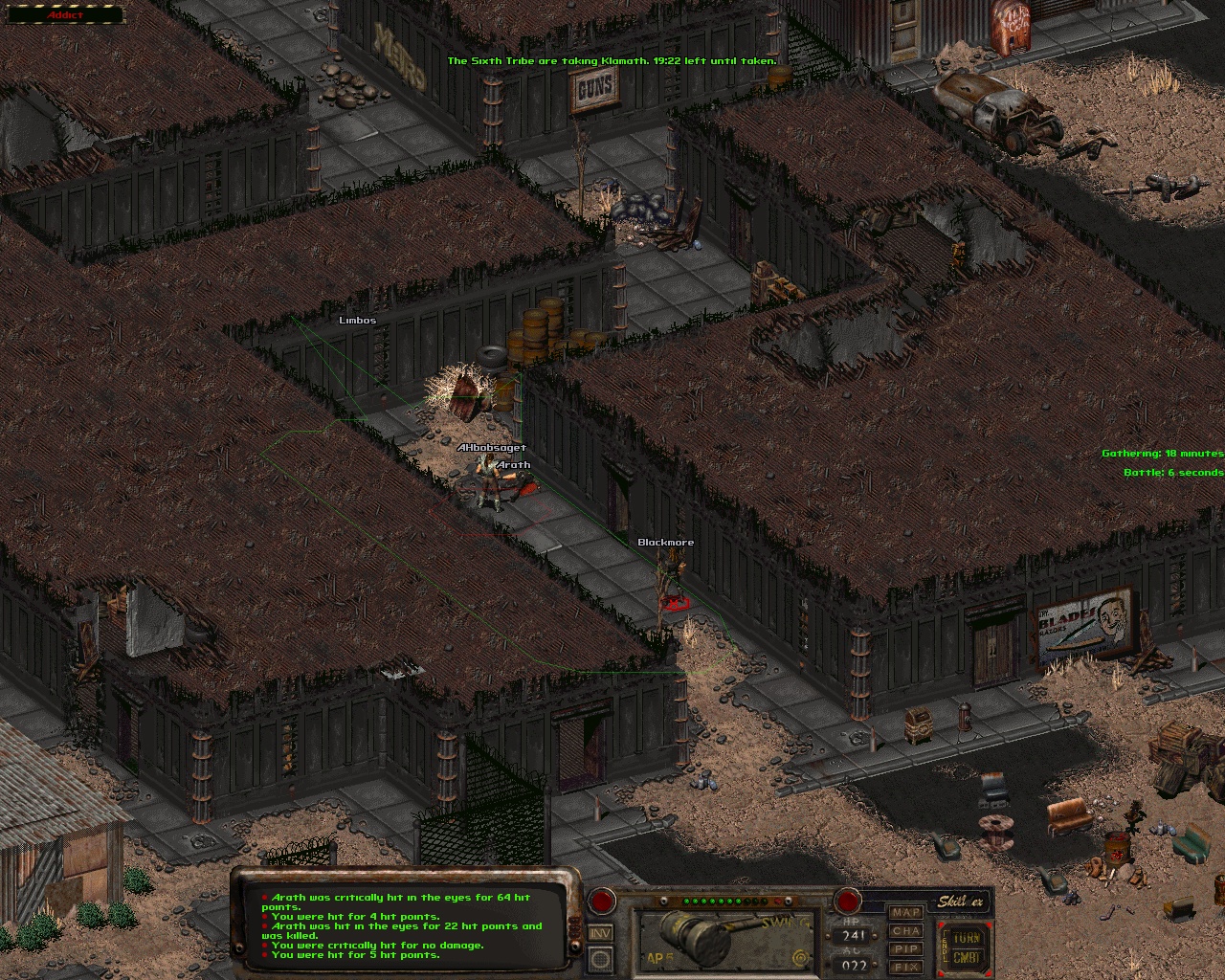
Task: Click the red button right of the weapon panel
Action: (847, 901)
